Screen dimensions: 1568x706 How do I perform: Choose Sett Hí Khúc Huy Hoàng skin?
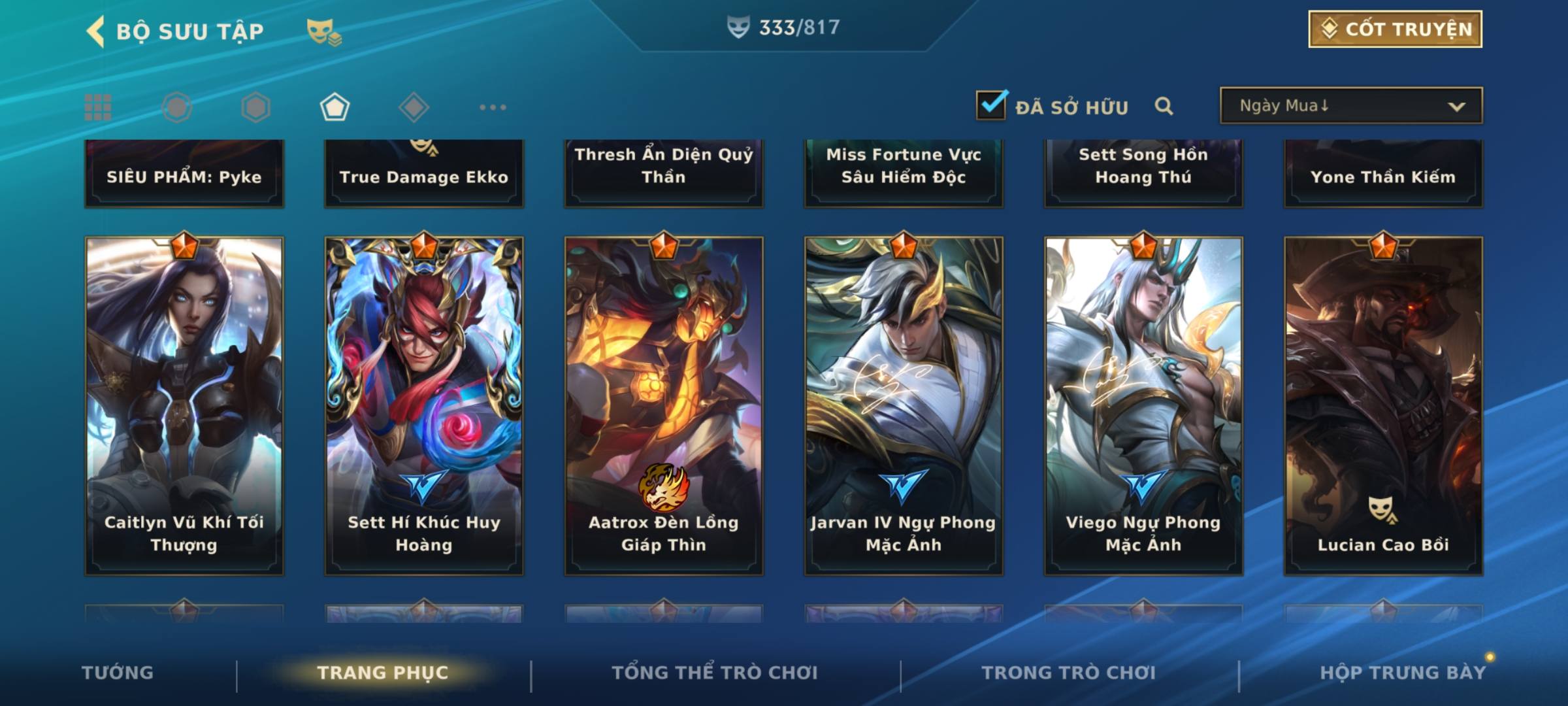click(x=424, y=405)
